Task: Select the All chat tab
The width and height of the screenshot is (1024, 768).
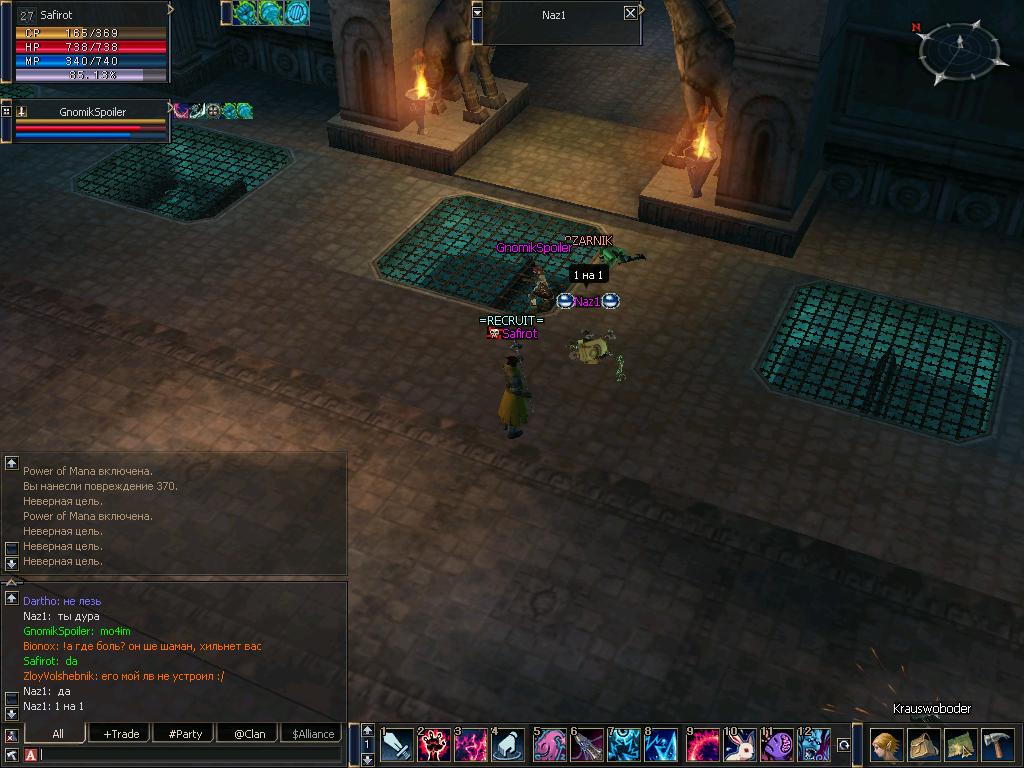Action: coord(58,733)
